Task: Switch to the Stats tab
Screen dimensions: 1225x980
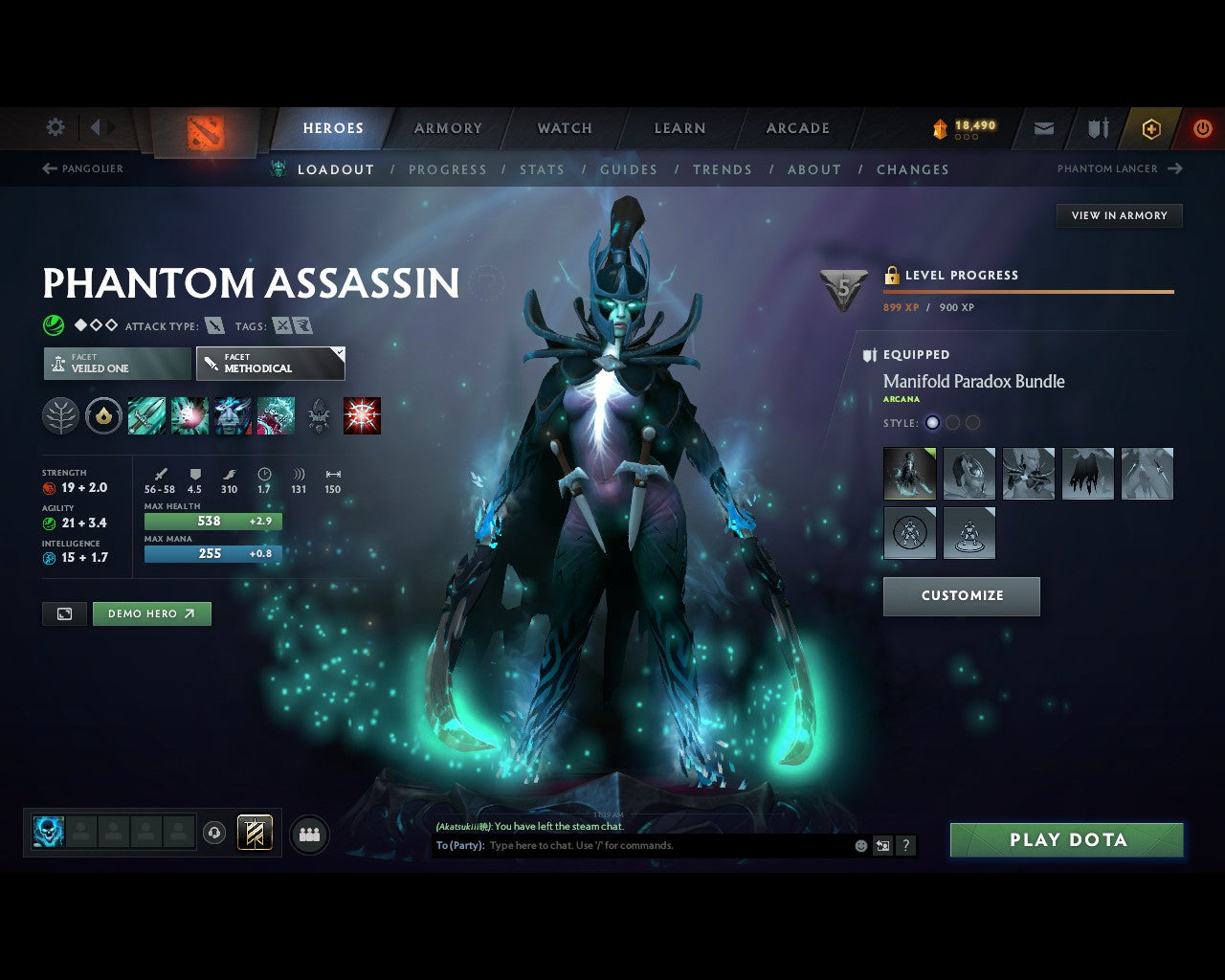Action: 542,169
